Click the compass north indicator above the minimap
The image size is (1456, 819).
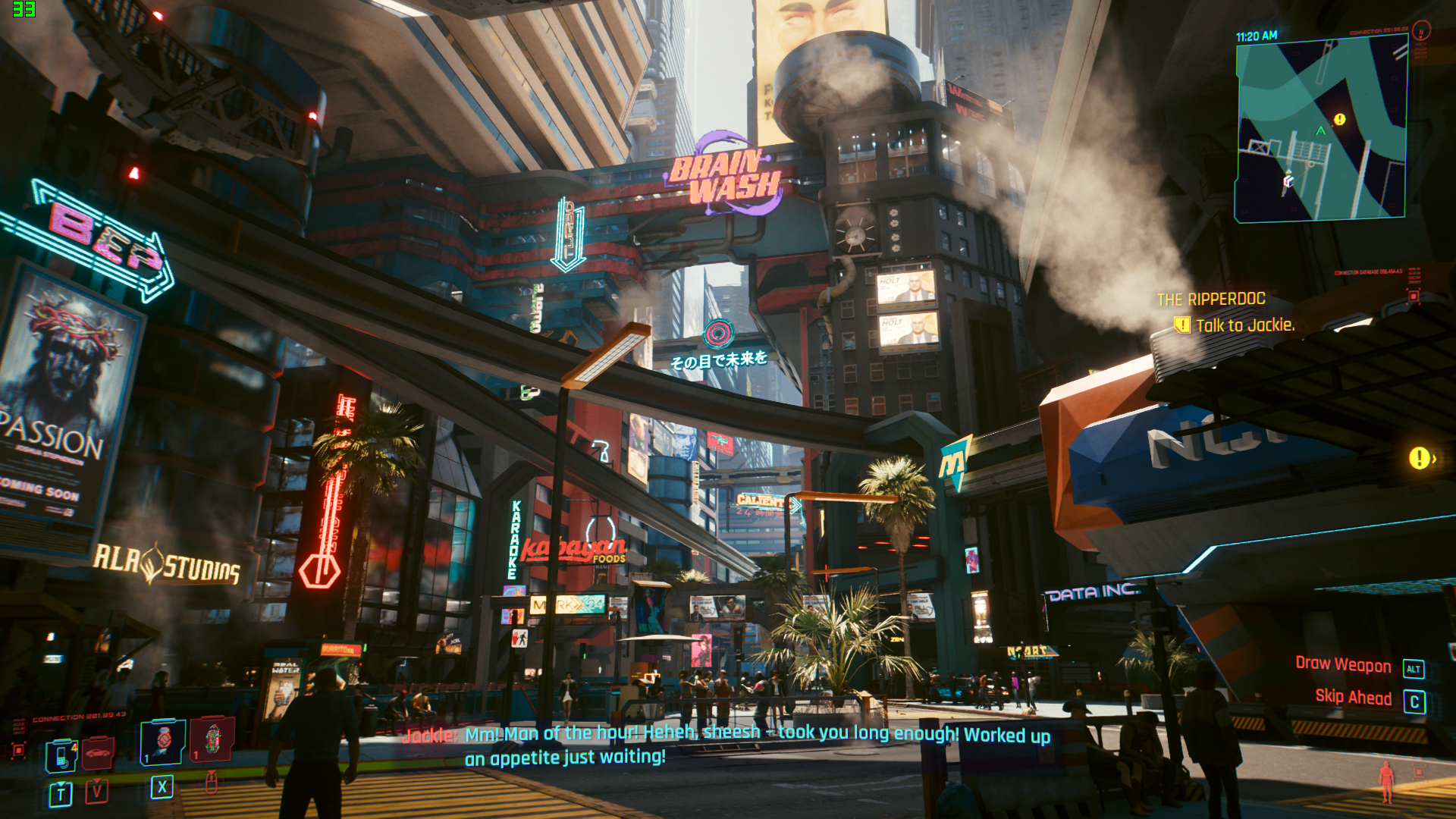coord(1421,30)
